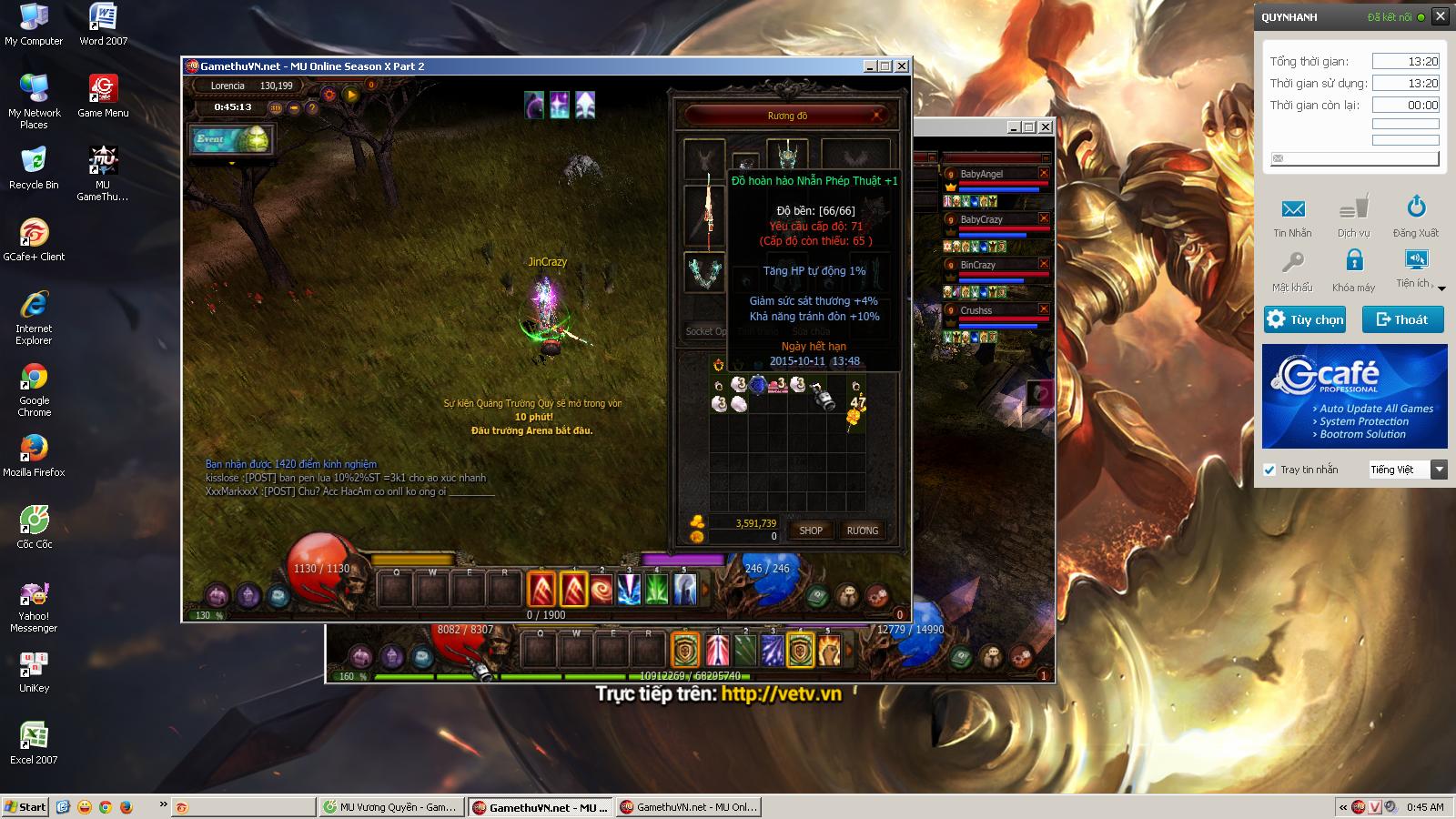
Task: Open the Event egg banner
Action: [231, 139]
